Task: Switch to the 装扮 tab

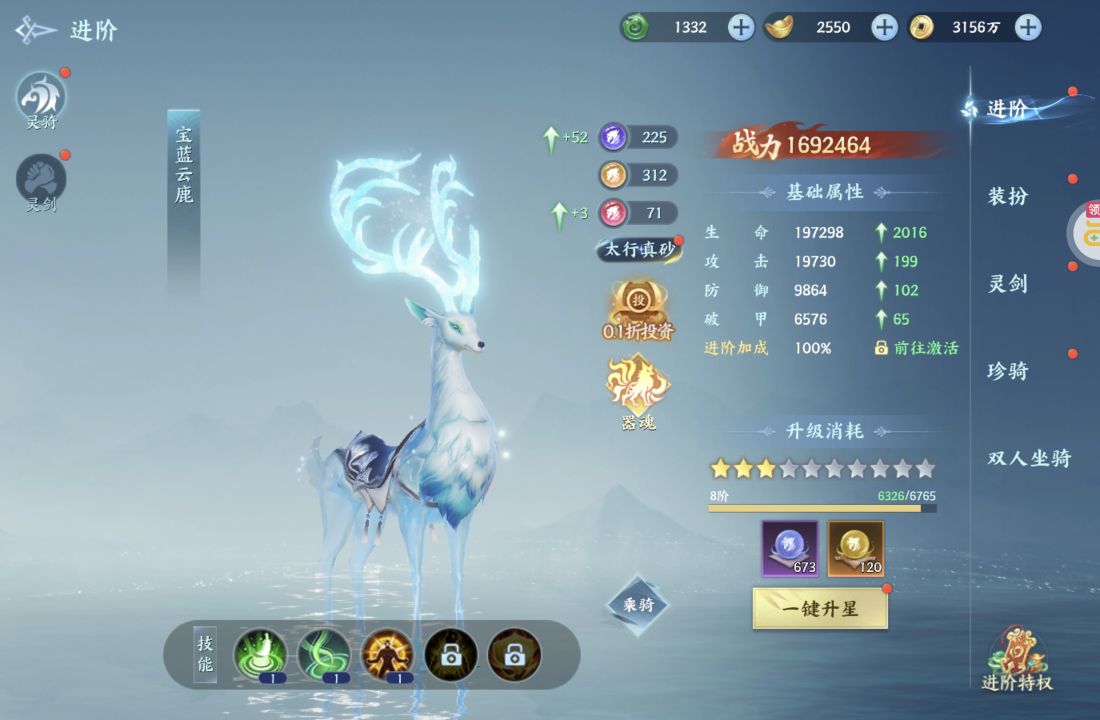Action: click(1008, 196)
